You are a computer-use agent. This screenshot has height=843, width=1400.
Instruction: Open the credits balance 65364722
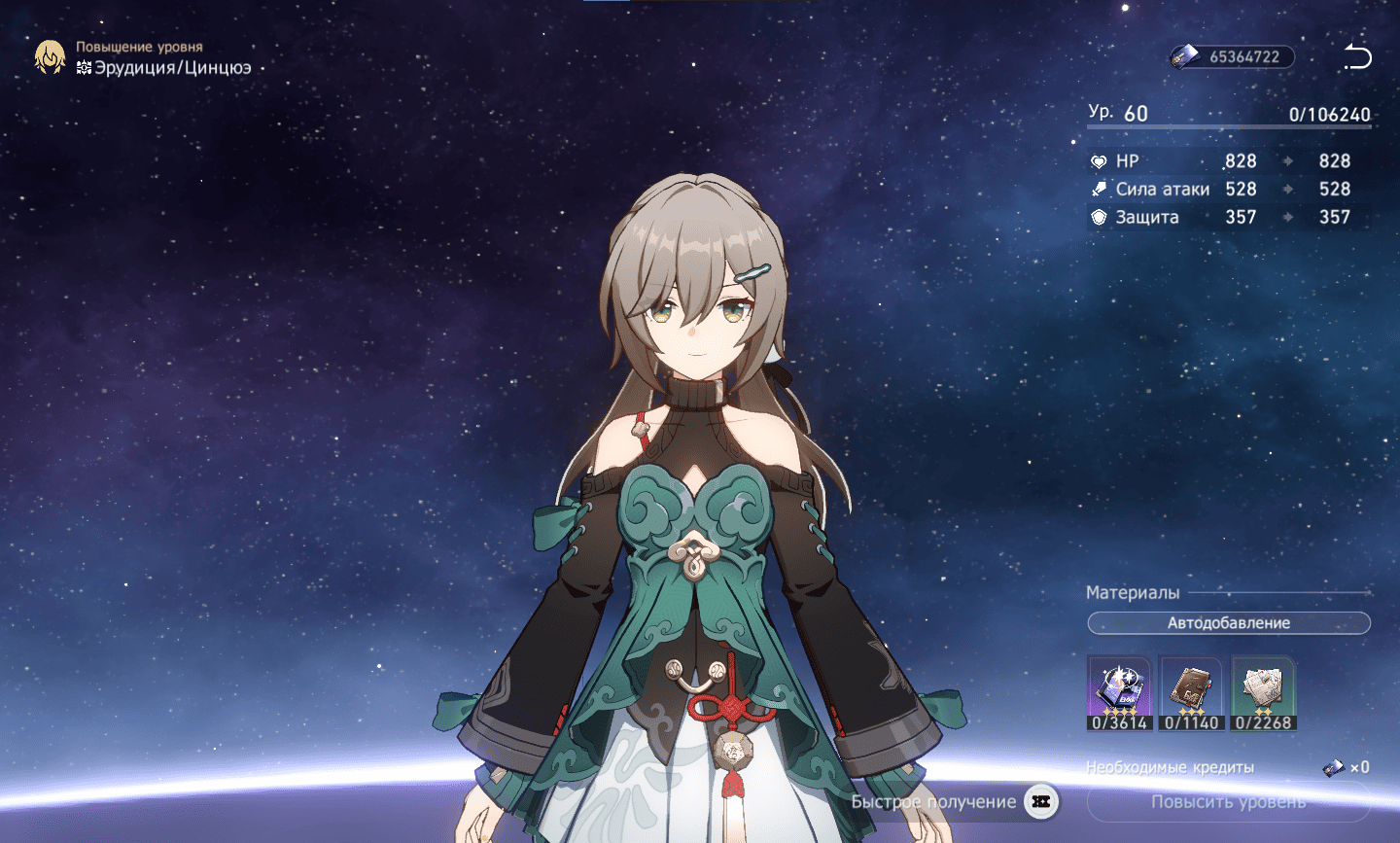(1232, 56)
